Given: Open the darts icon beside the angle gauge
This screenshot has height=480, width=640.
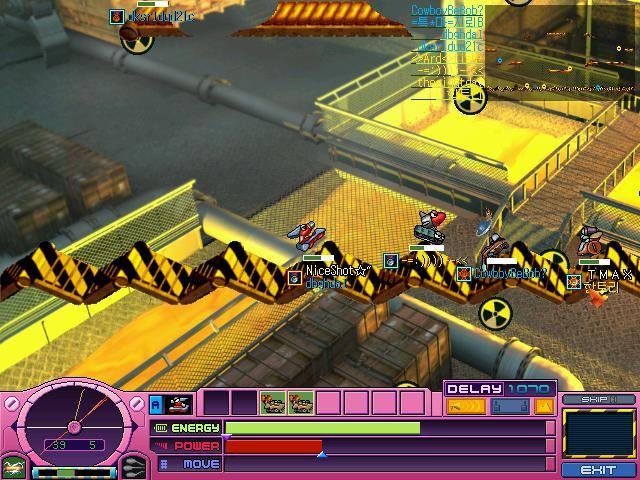Looking at the screenshot, I should 134,467.
